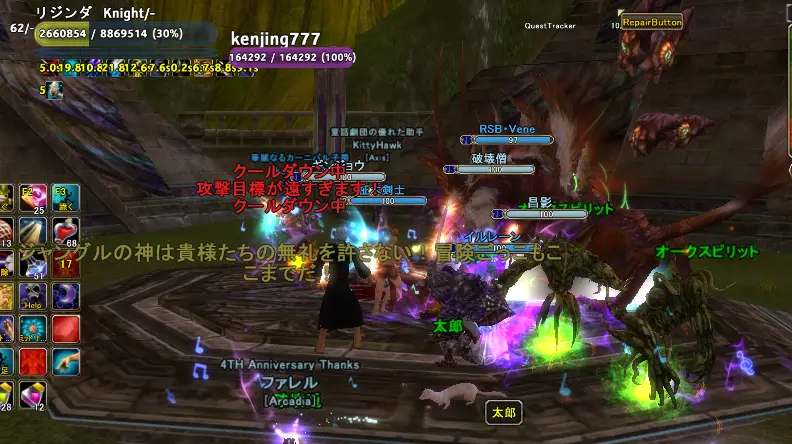The width and height of the screenshot is (792, 444).
Task: Click the skill icon showing number 51
Action: coord(33,264)
